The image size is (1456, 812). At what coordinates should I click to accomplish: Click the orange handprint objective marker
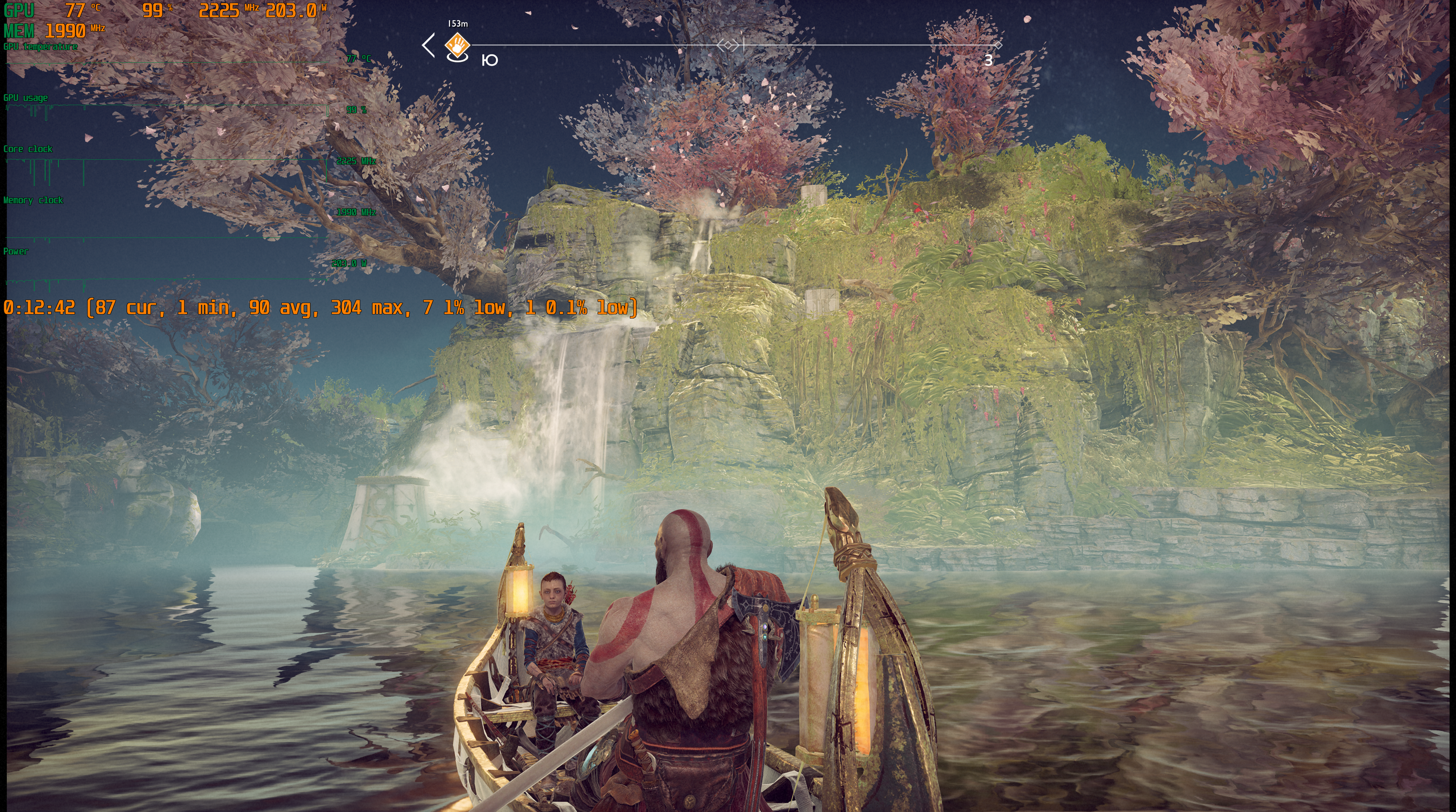[x=457, y=44]
